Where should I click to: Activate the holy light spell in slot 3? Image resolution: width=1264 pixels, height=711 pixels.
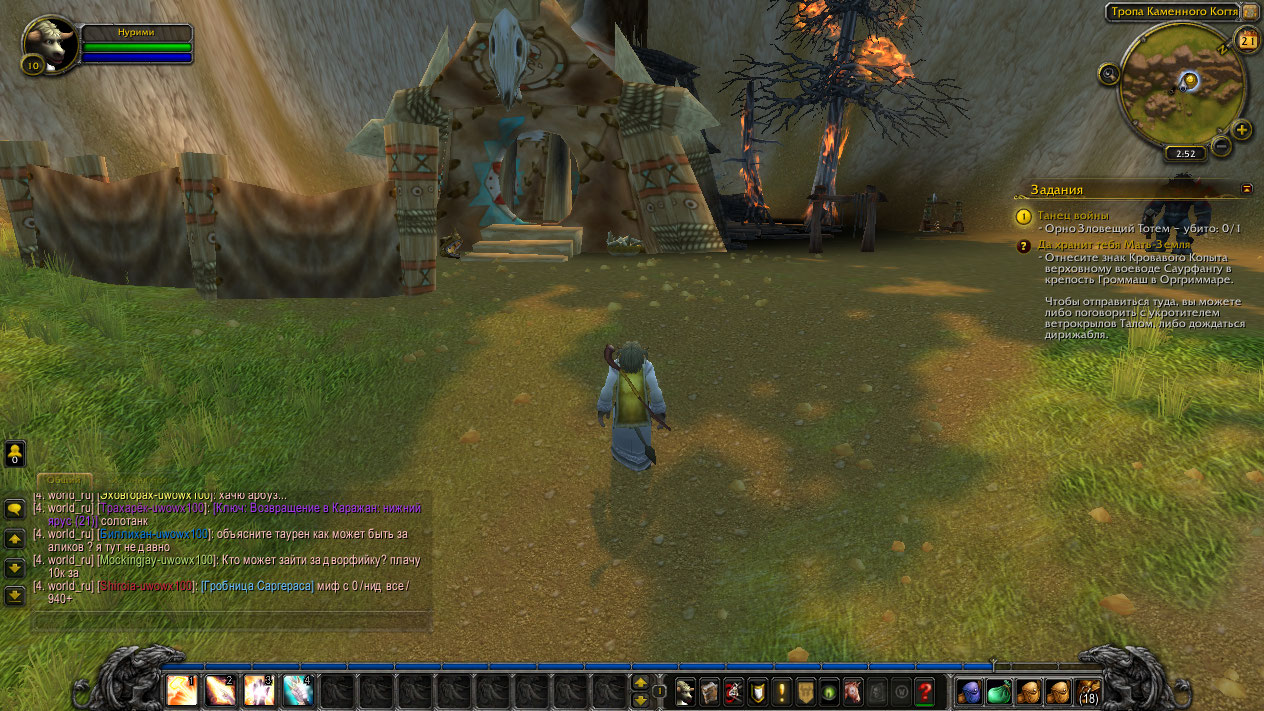pyautogui.click(x=259, y=690)
